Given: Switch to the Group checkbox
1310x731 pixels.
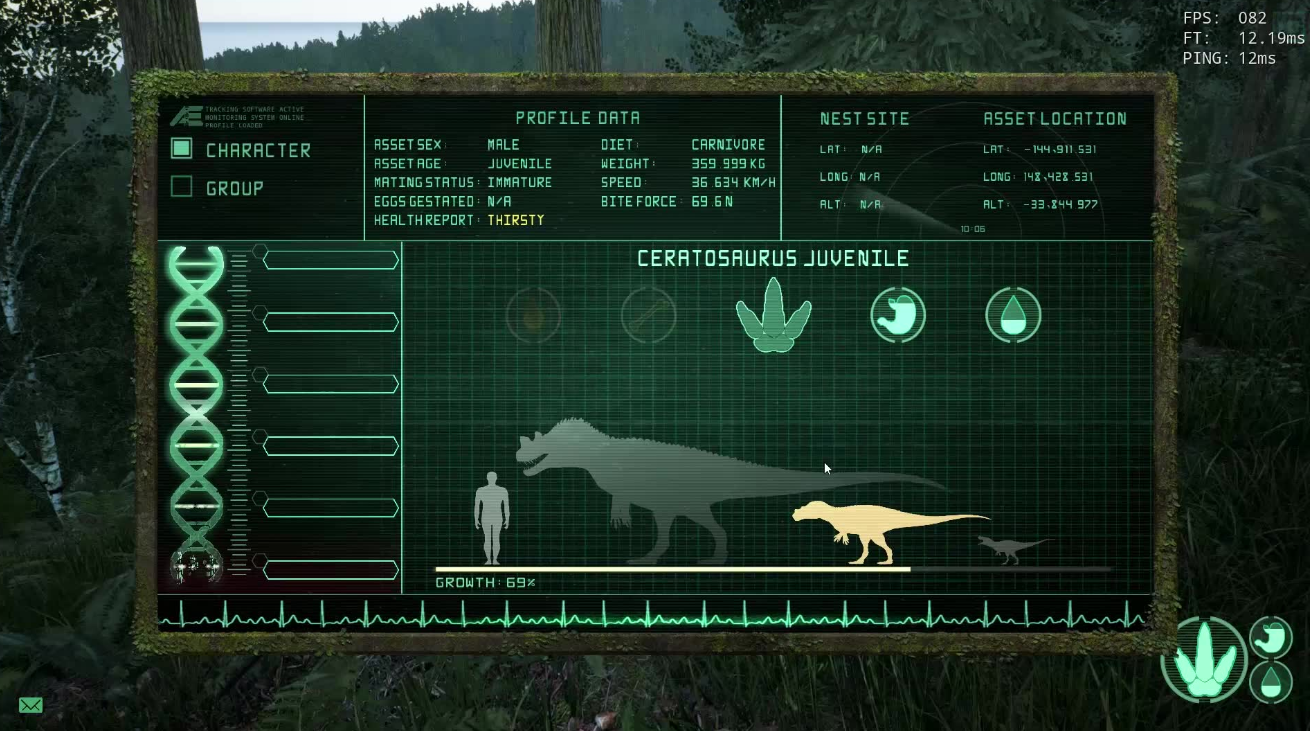Looking at the screenshot, I should 181,187.
